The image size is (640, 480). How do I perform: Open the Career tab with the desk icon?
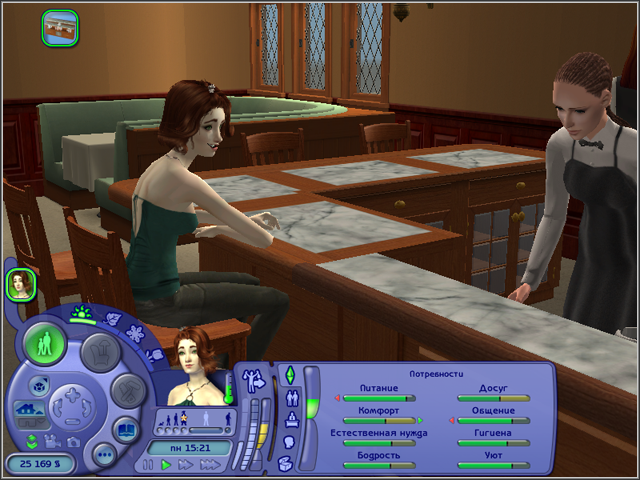click(290, 419)
